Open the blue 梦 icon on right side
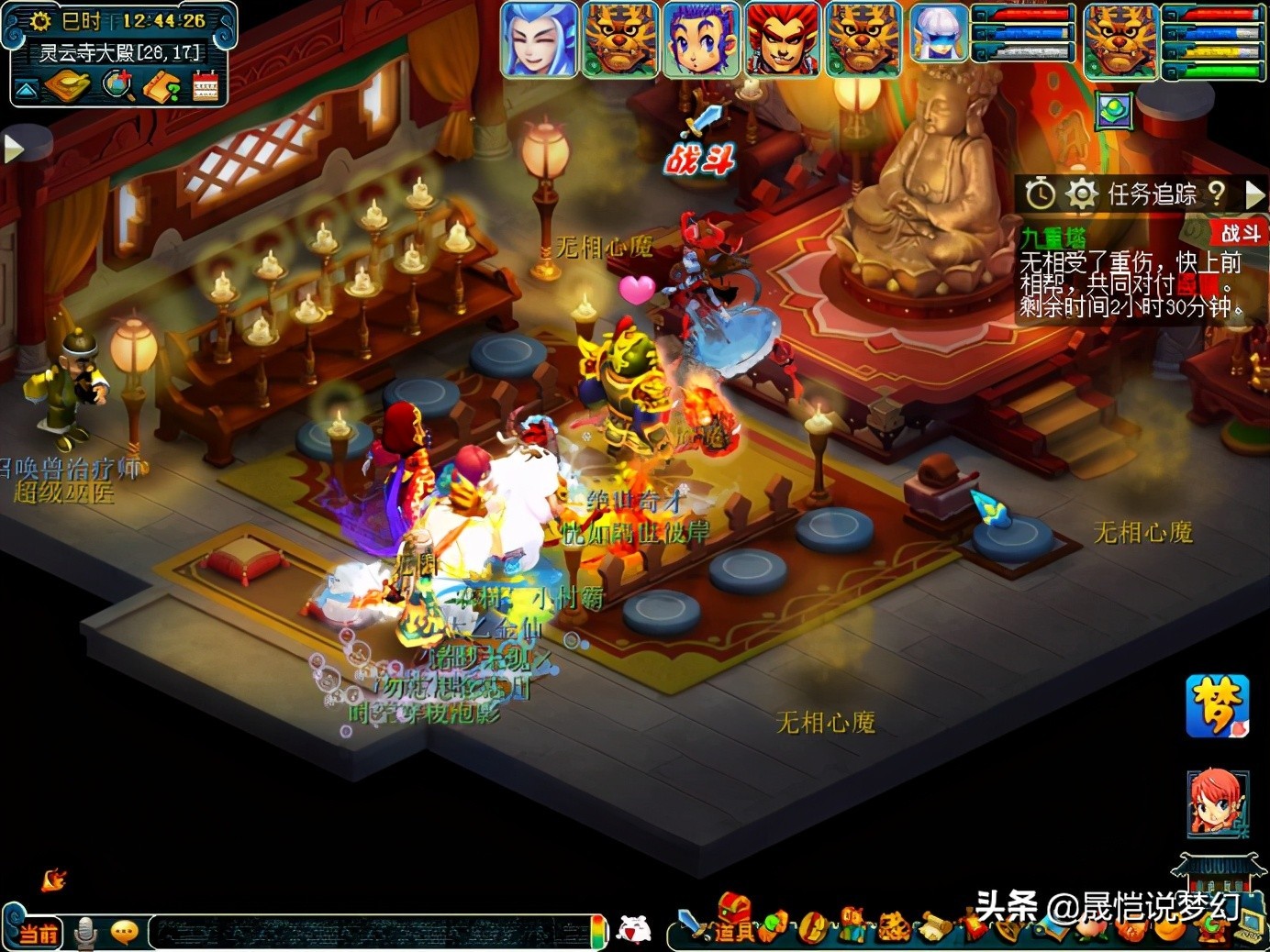This screenshot has height=952, width=1270. [x=1218, y=706]
